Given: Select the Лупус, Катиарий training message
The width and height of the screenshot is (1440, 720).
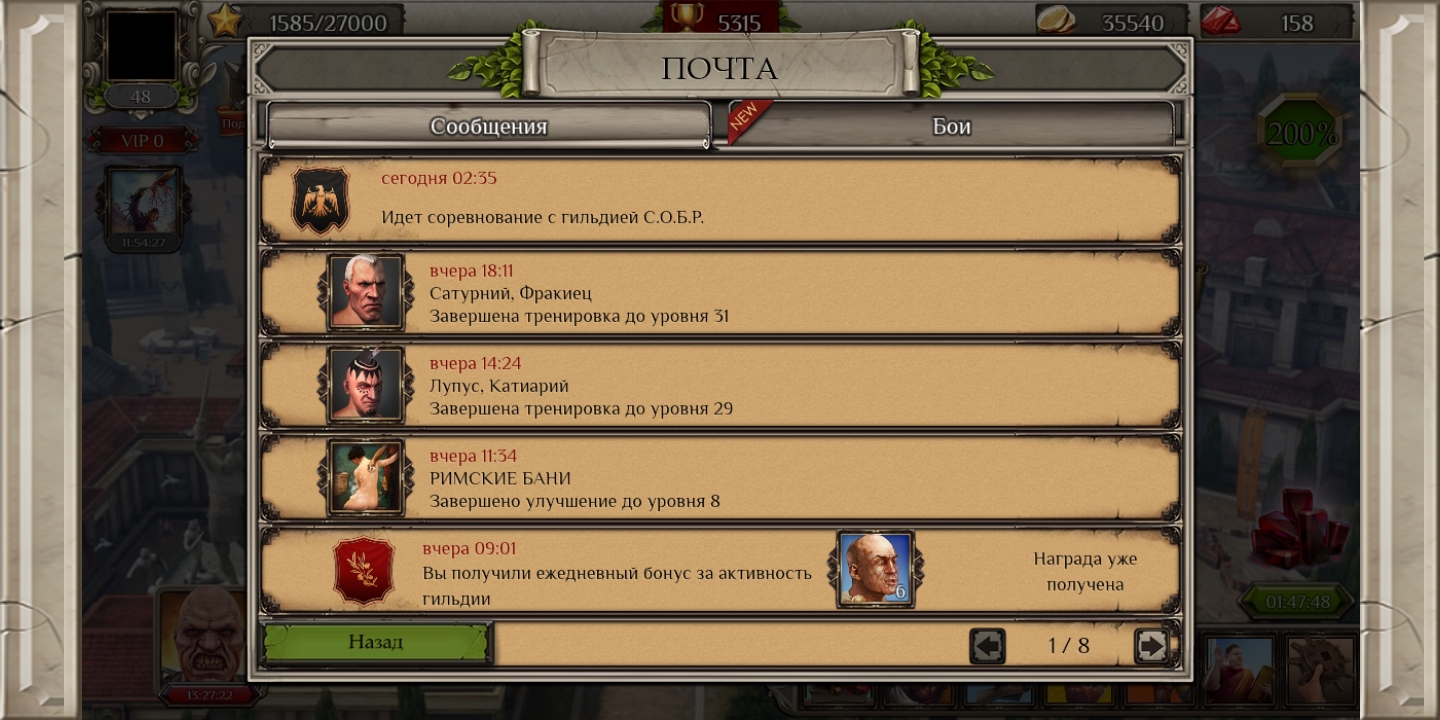Looking at the screenshot, I should 720,385.
